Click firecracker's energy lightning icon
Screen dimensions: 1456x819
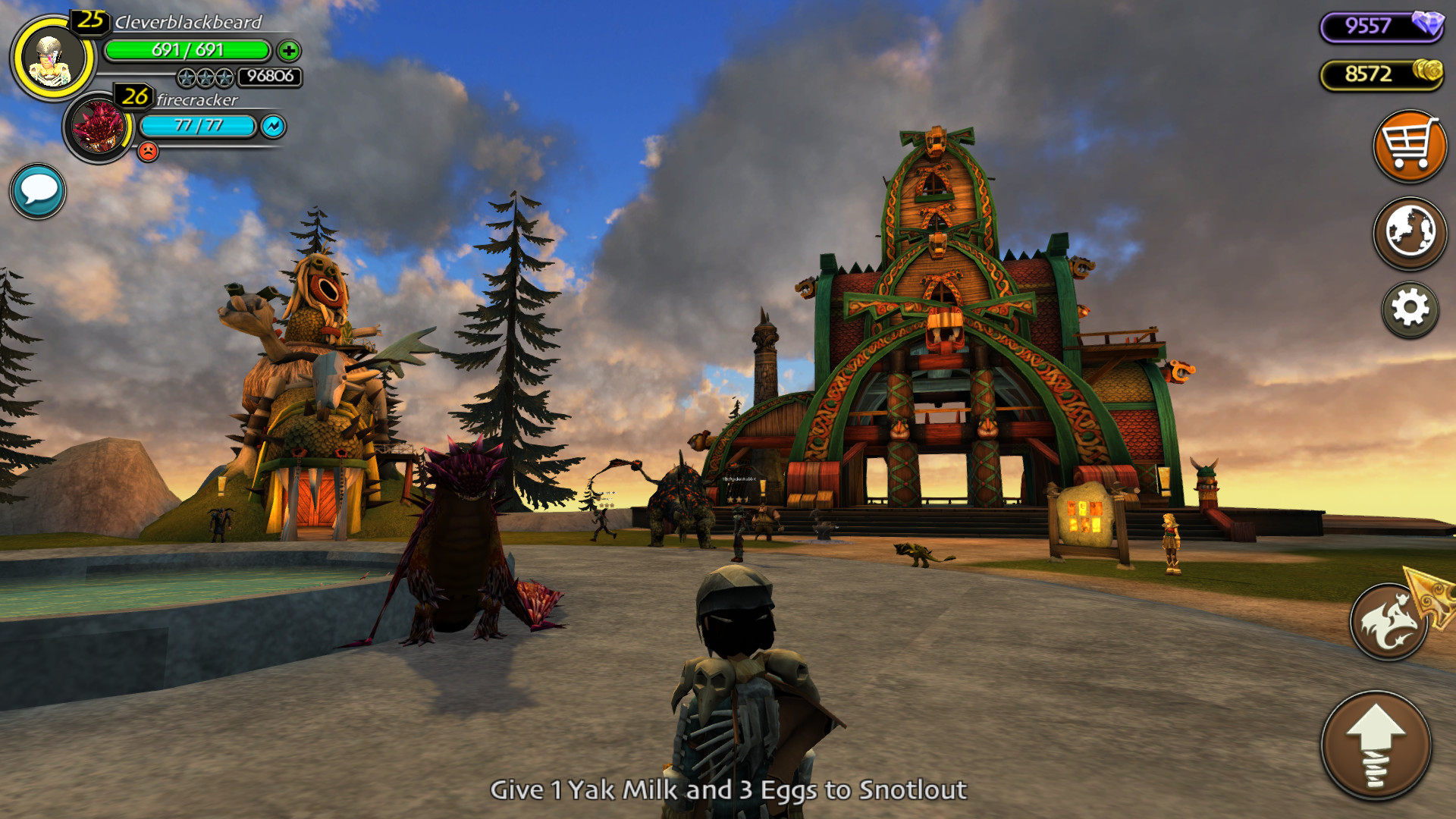pyautogui.click(x=273, y=127)
